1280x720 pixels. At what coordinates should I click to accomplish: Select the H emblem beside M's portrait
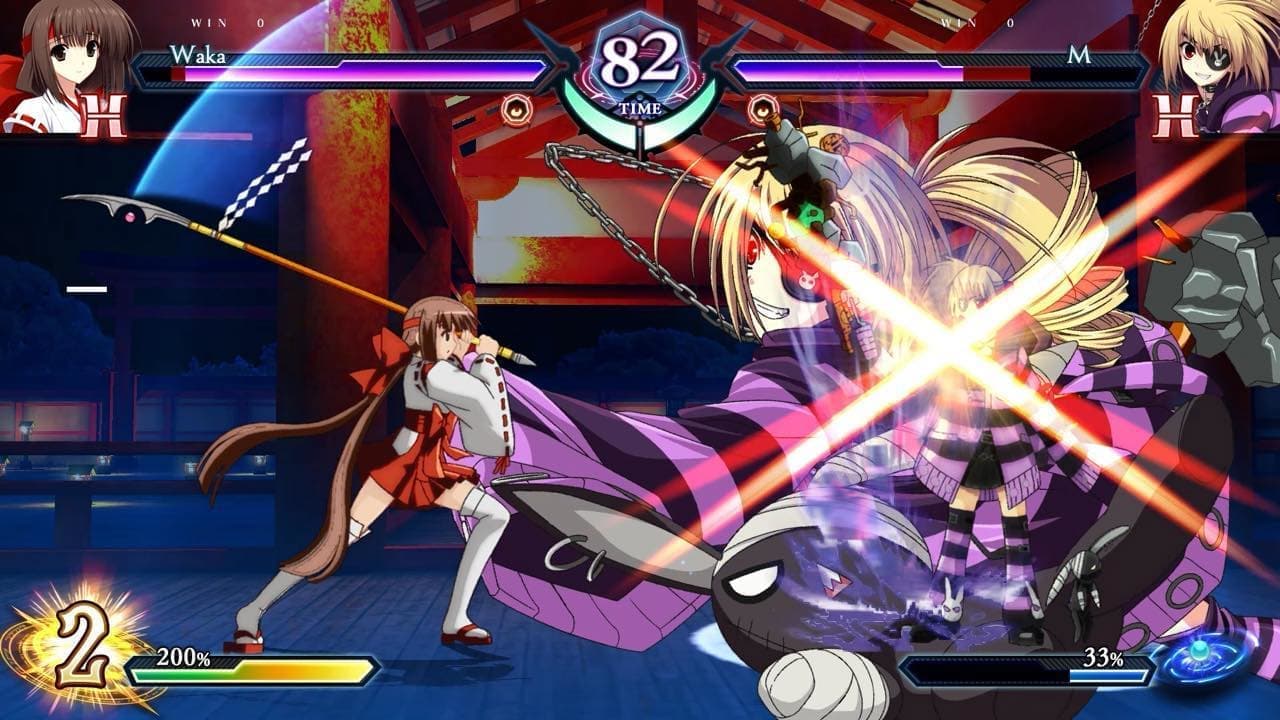(x=1176, y=116)
